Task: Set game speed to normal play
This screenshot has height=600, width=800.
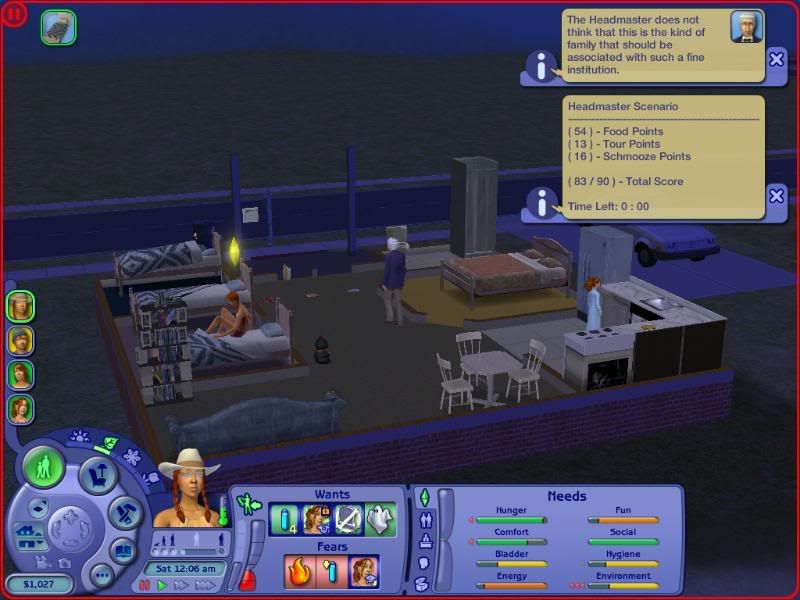Action: pos(163,585)
